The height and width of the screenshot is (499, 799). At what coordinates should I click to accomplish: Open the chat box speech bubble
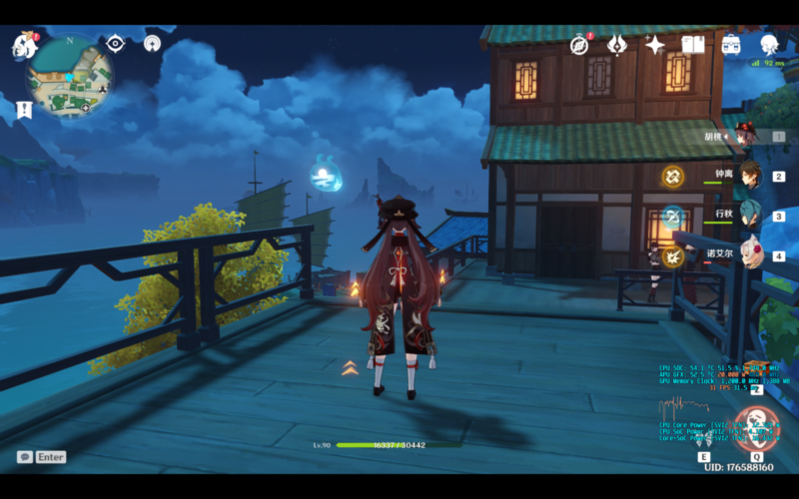click(25, 457)
